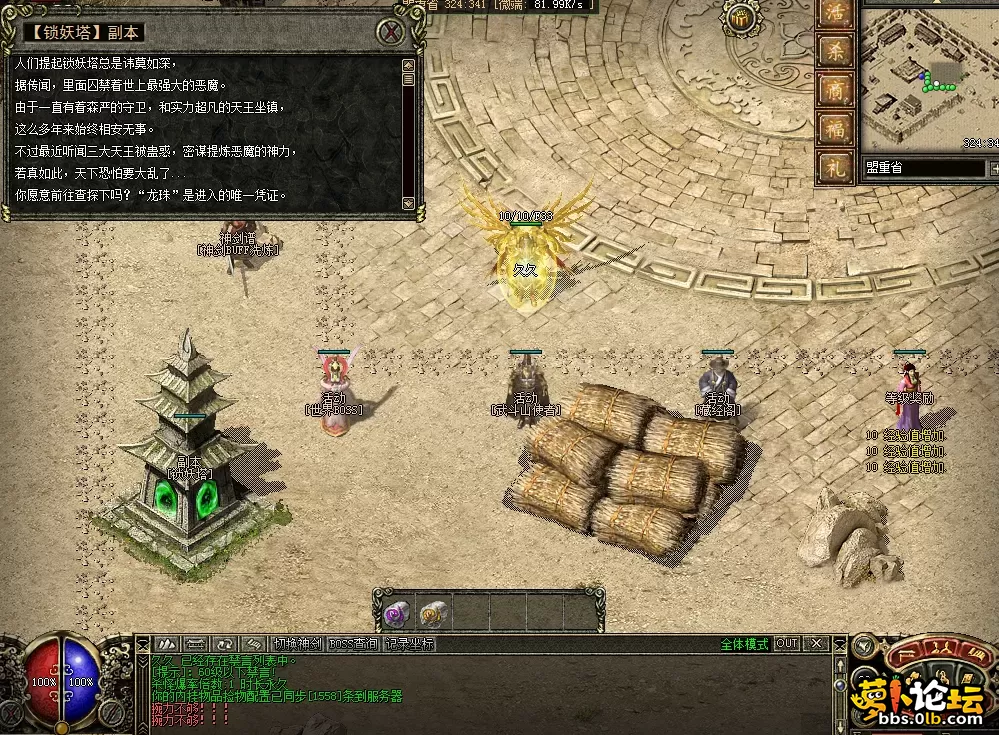Use the golden item in the hotbar
This screenshot has height=735, width=999.
pos(433,612)
